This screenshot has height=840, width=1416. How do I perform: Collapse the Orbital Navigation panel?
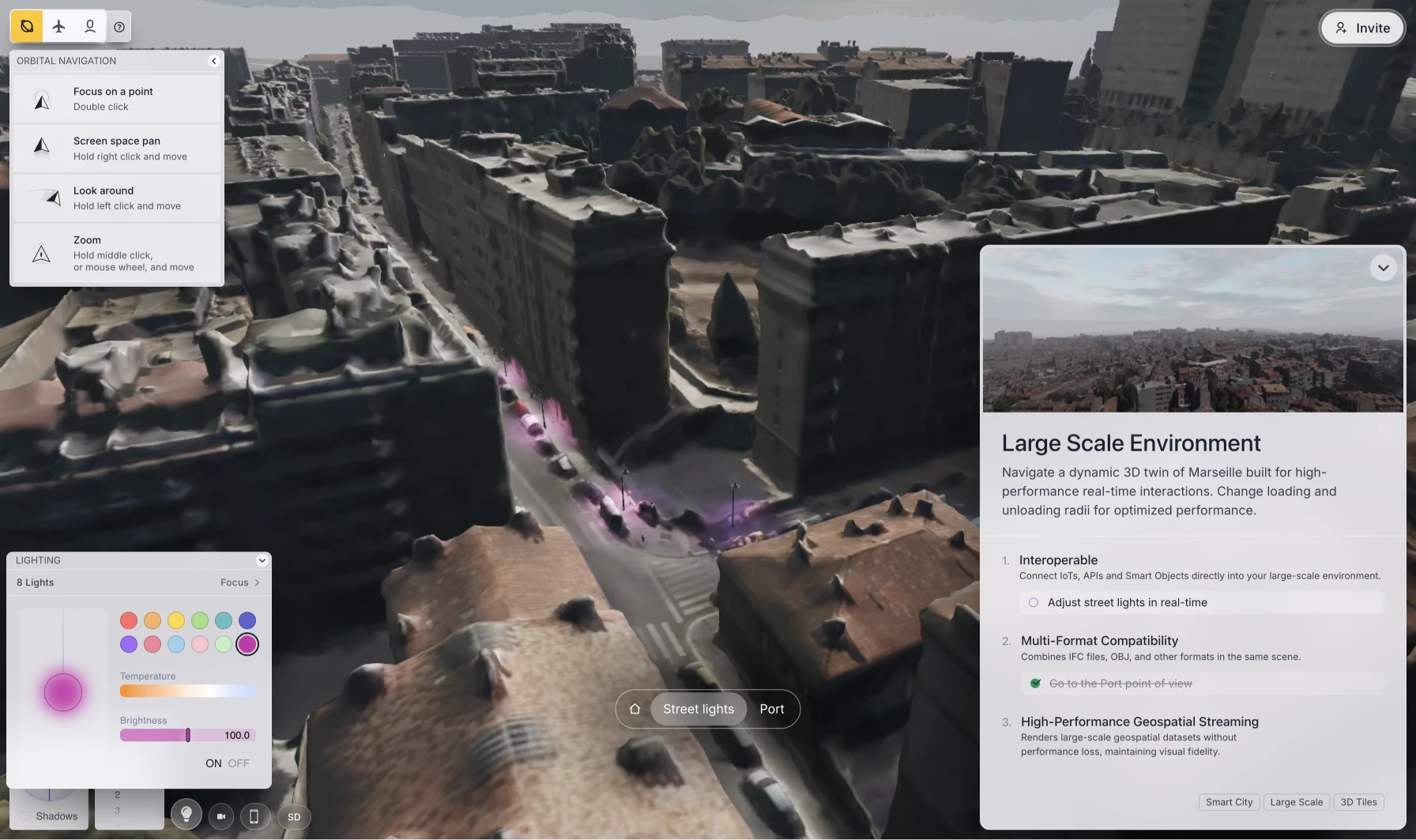click(x=213, y=61)
